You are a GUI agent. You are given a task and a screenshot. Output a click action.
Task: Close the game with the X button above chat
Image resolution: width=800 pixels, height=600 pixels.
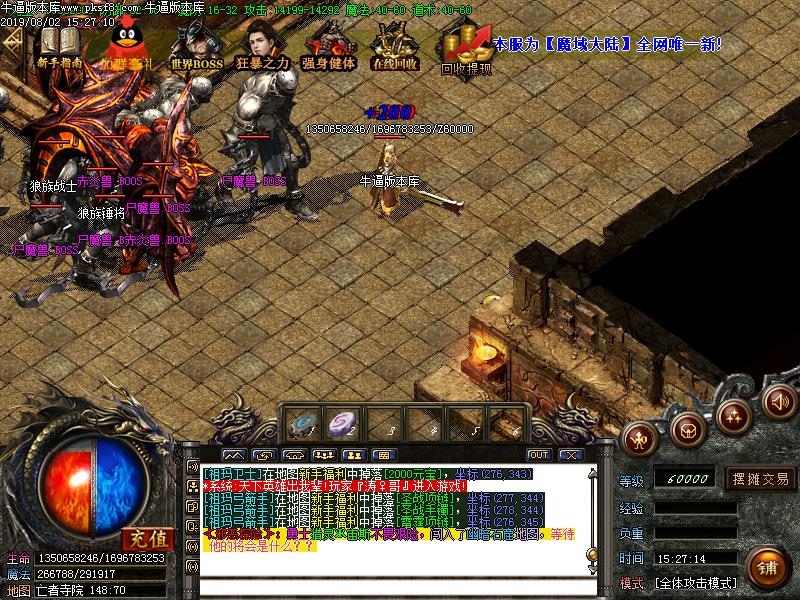570,454
